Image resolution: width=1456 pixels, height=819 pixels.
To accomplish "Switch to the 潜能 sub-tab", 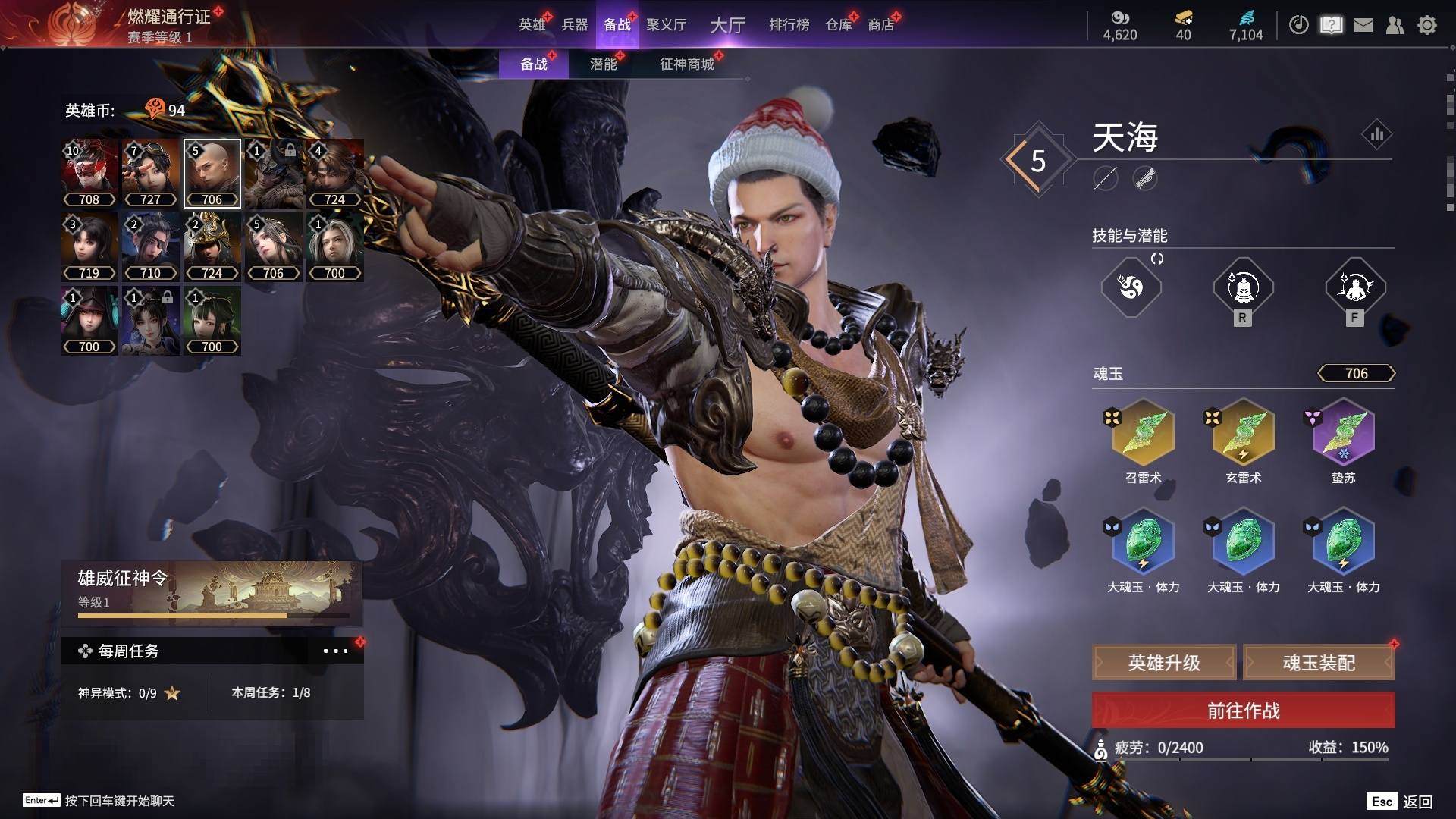I will 603,64.
